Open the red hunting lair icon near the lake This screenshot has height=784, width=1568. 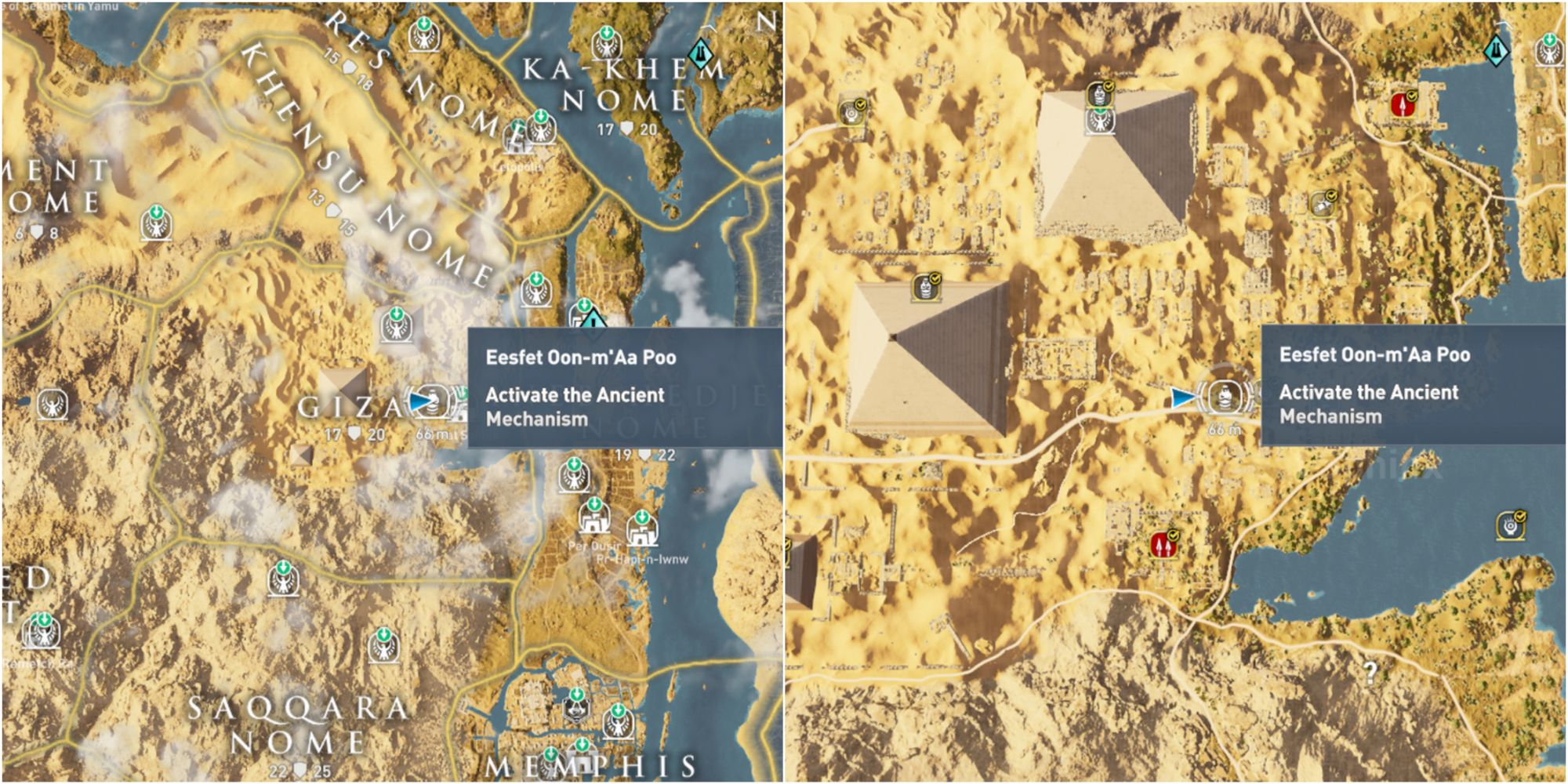1403,103
